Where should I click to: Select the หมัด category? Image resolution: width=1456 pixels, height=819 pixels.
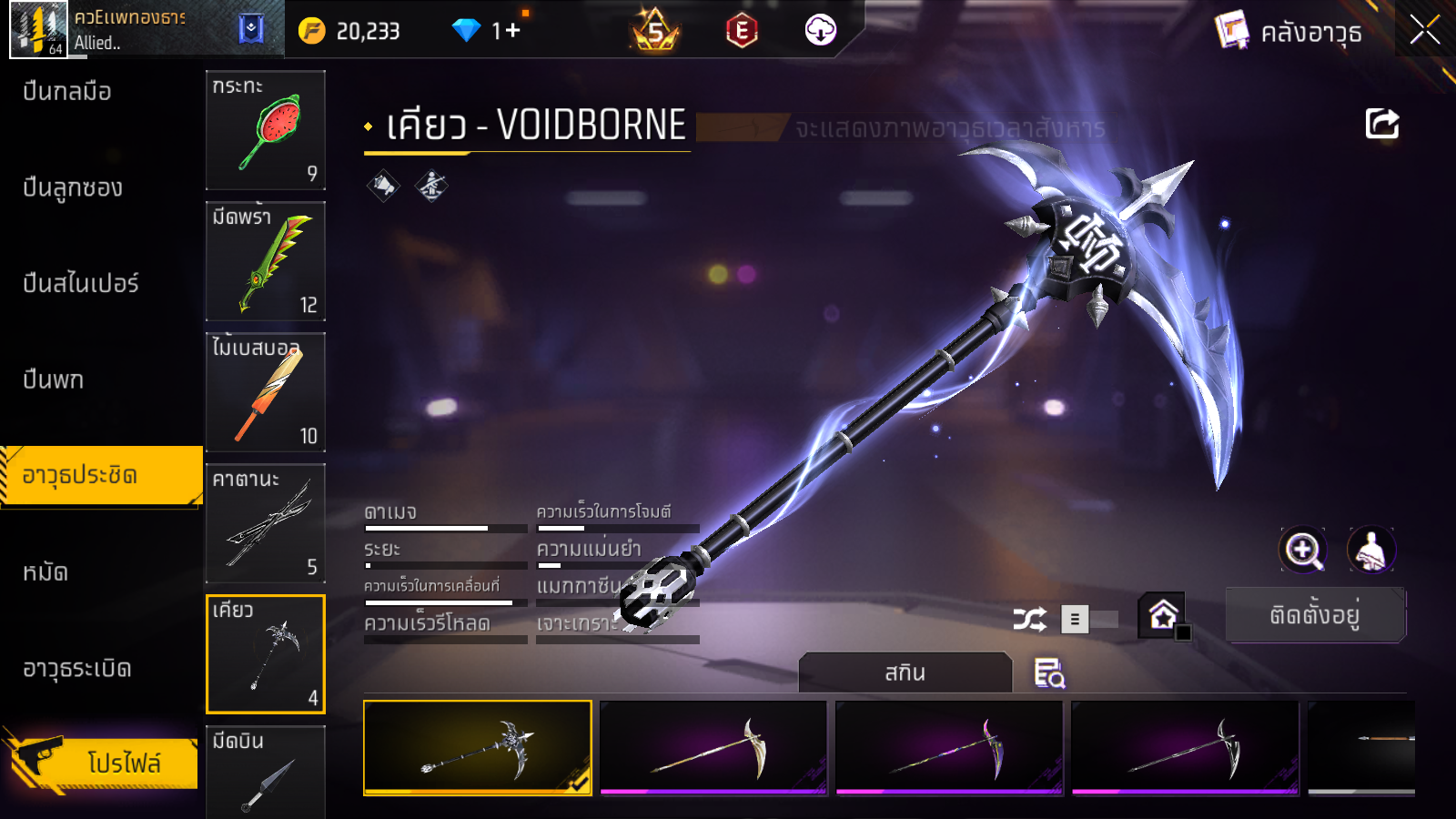pos(45,571)
